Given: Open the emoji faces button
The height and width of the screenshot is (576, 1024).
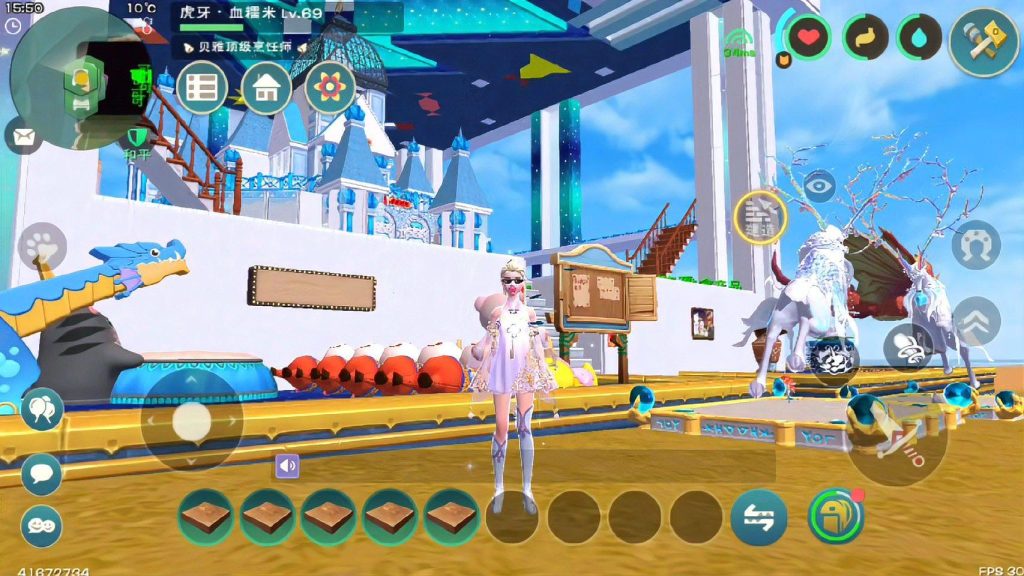Looking at the screenshot, I should [x=42, y=526].
